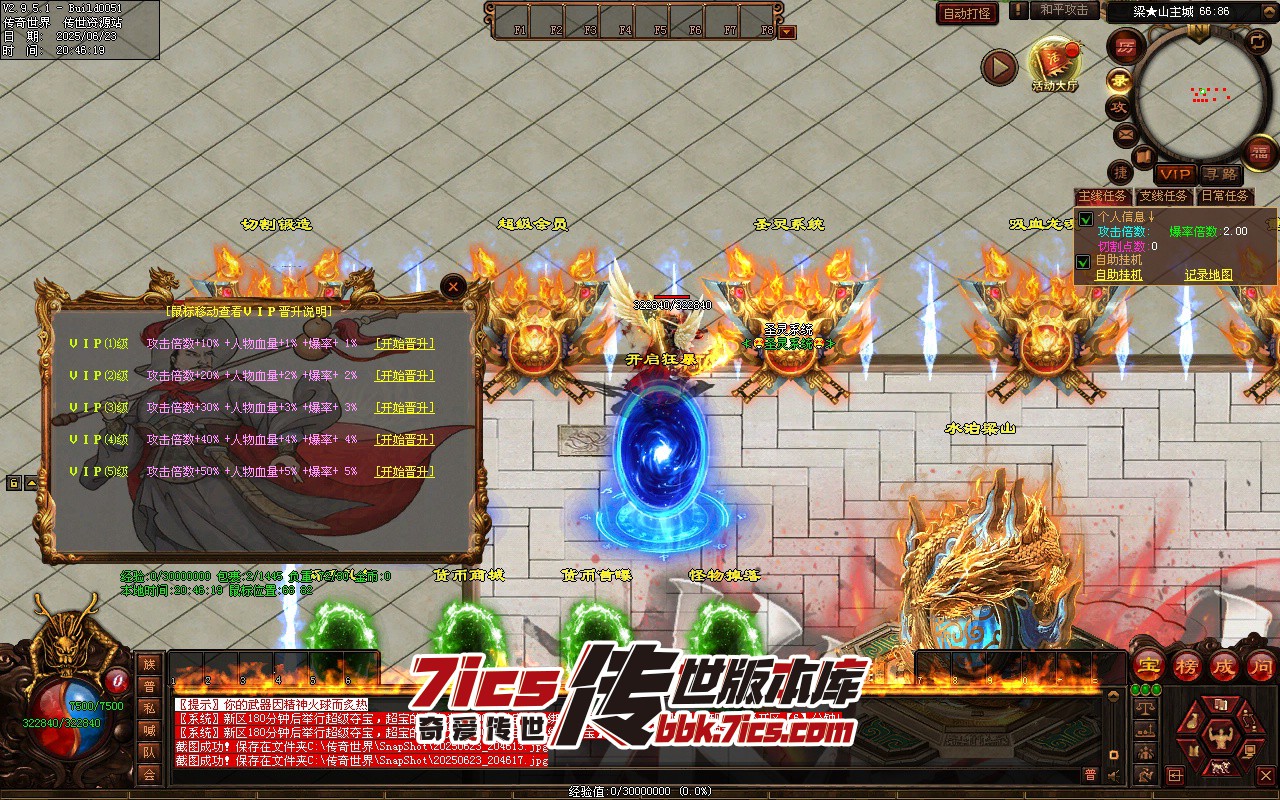
Task: Start promotion for VIP level 1
Action: (x=405, y=344)
